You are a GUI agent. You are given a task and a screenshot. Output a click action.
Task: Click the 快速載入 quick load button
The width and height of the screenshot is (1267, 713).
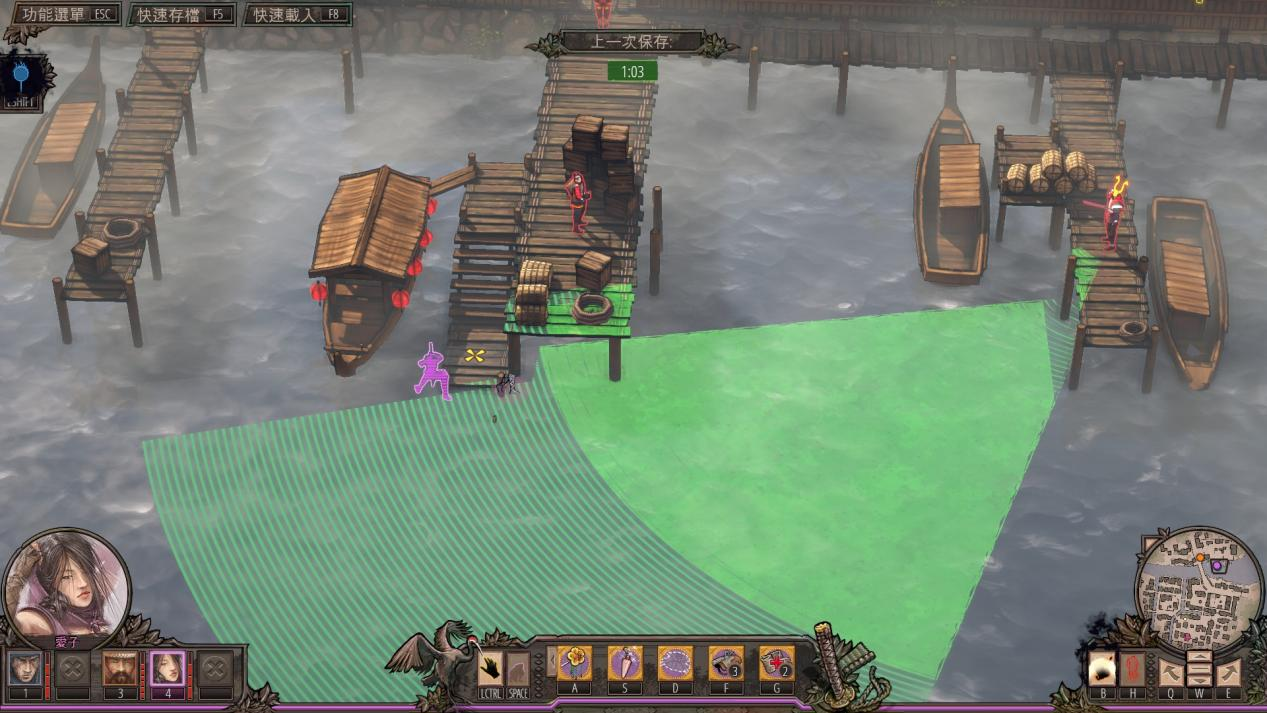point(299,14)
